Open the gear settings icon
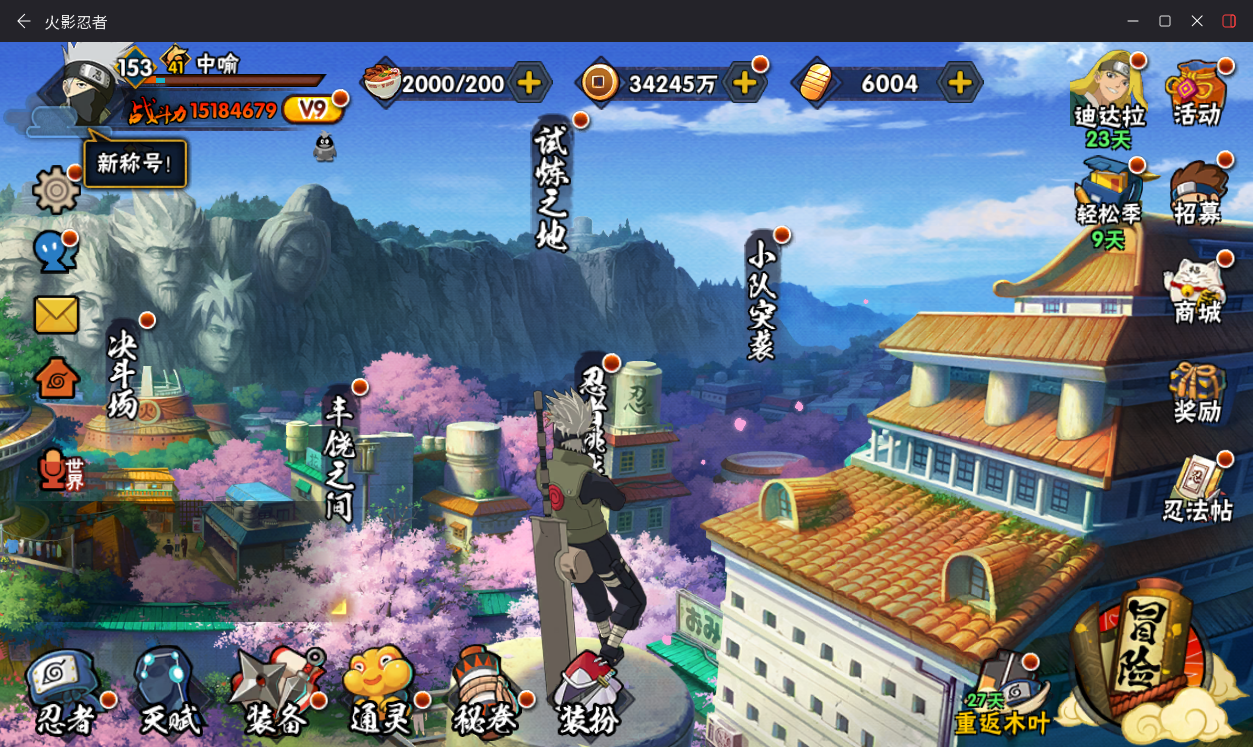 point(56,190)
